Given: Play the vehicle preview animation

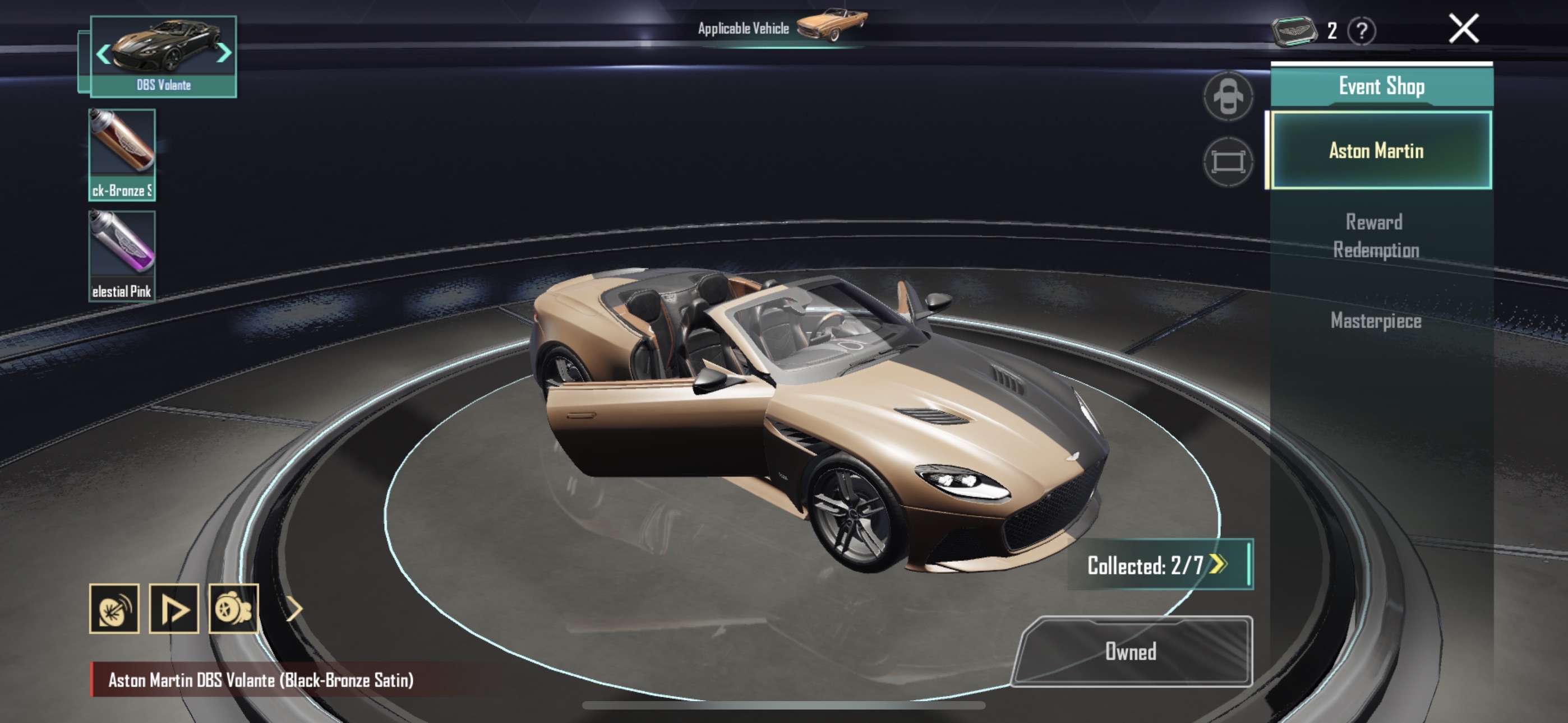Looking at the screenshot, I should point(173,609).
